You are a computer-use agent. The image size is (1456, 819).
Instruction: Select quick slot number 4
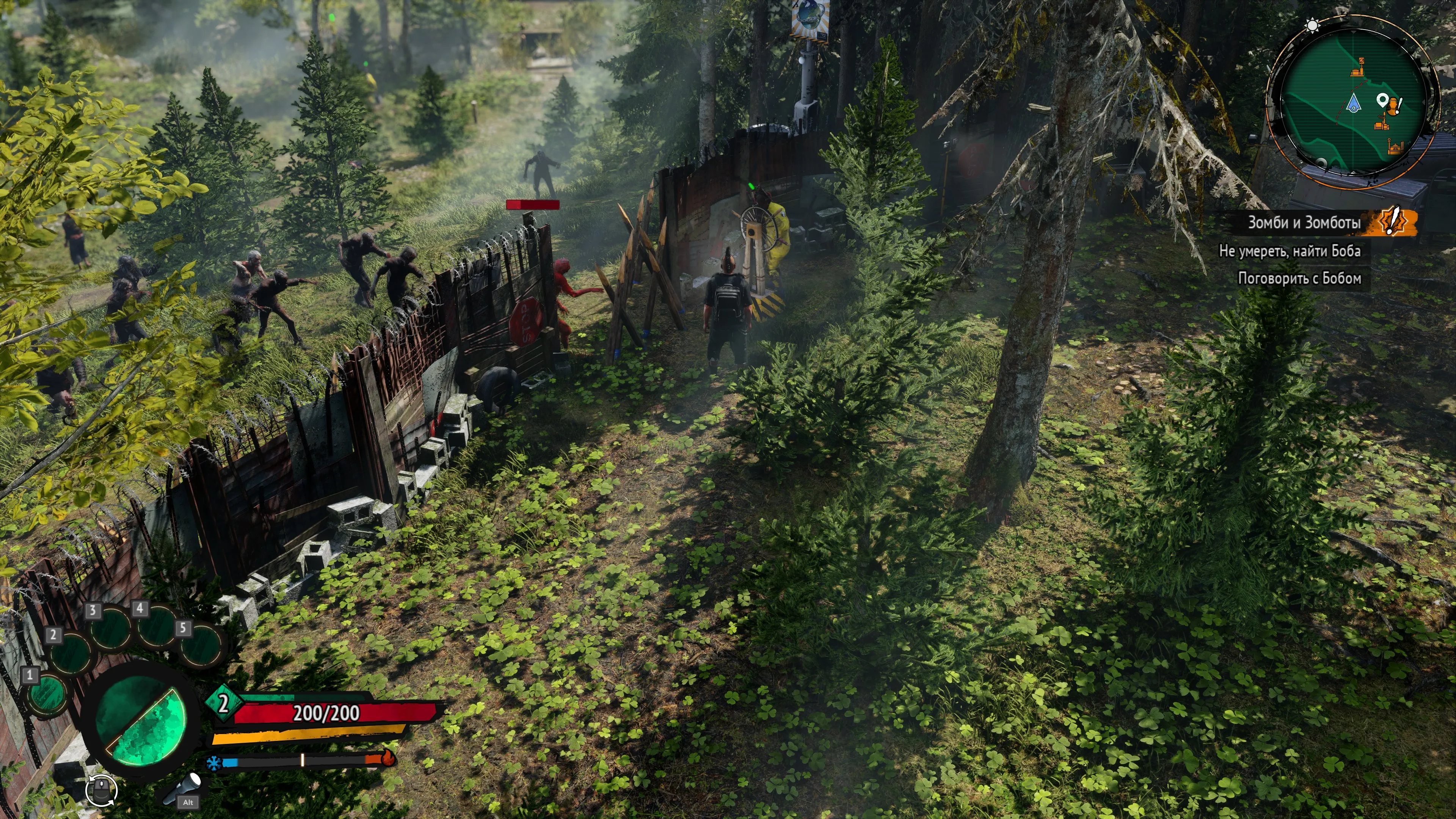tap(157, 626)
